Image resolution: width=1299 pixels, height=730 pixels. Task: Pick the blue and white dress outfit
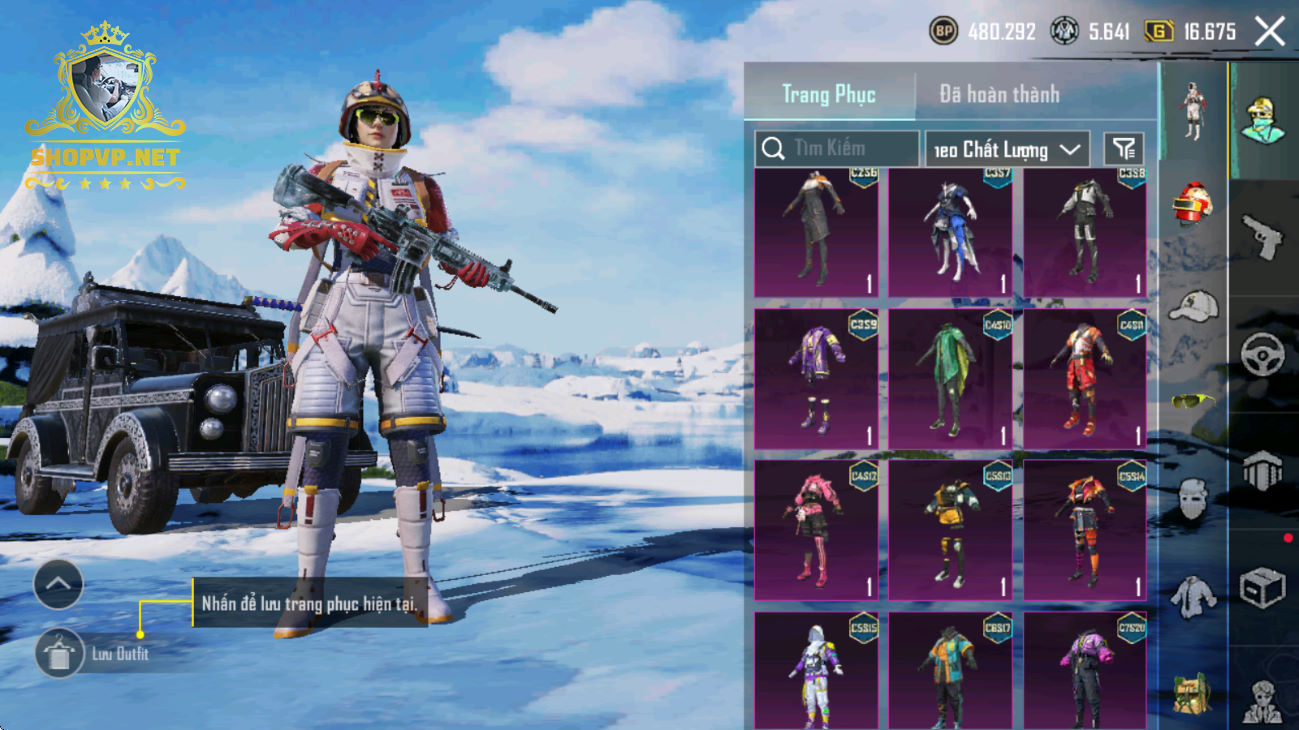pos(950,232)
